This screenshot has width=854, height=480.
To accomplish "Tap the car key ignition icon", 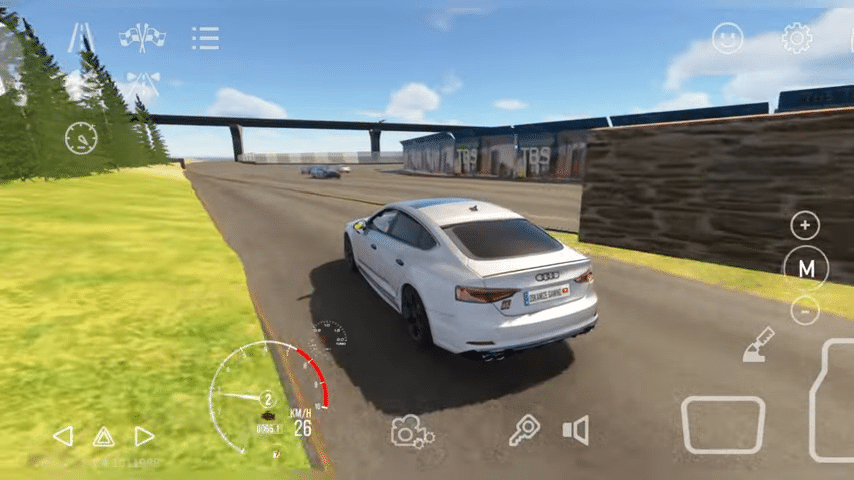I will 523,430.
